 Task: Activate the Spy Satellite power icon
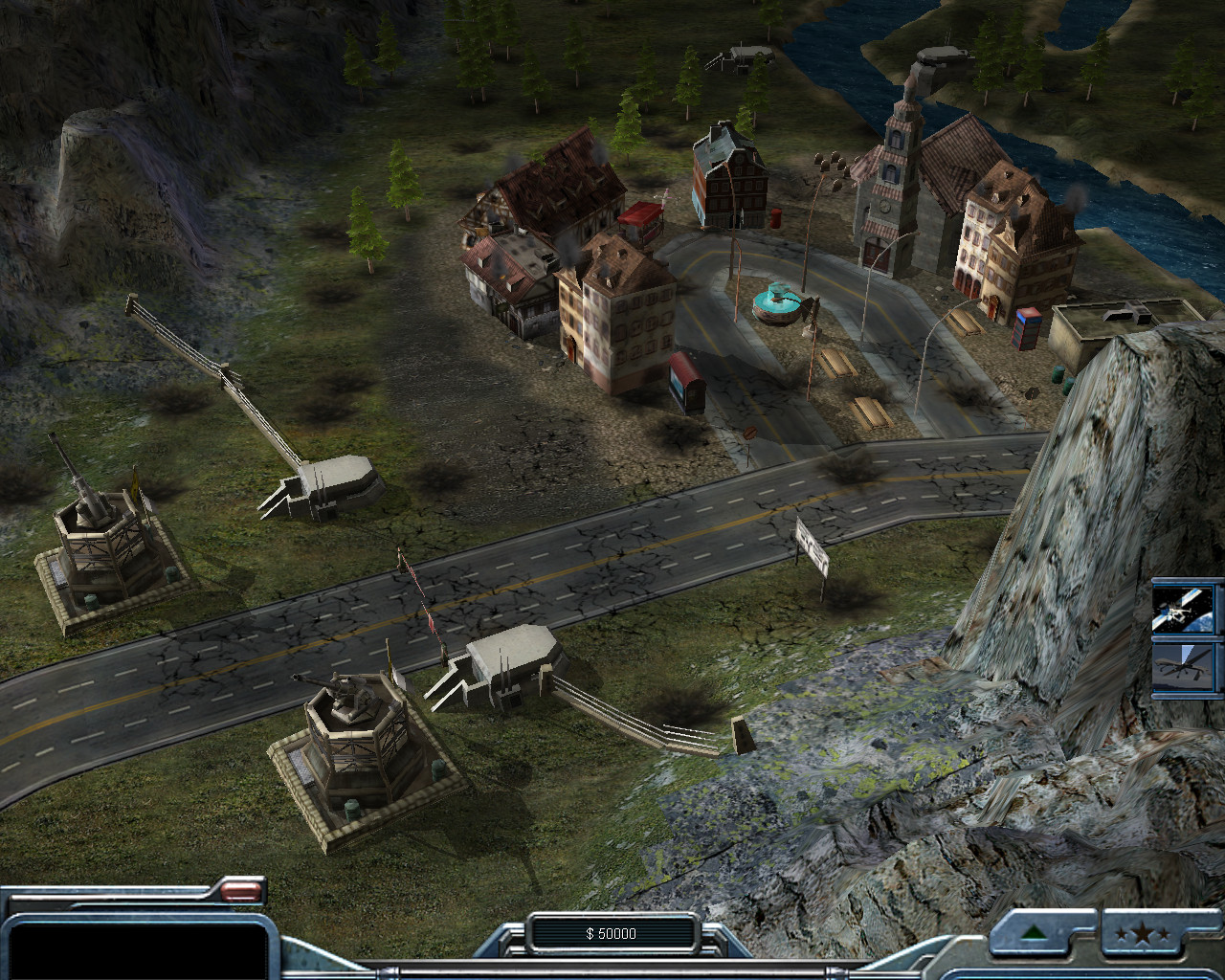[1187, 609]
